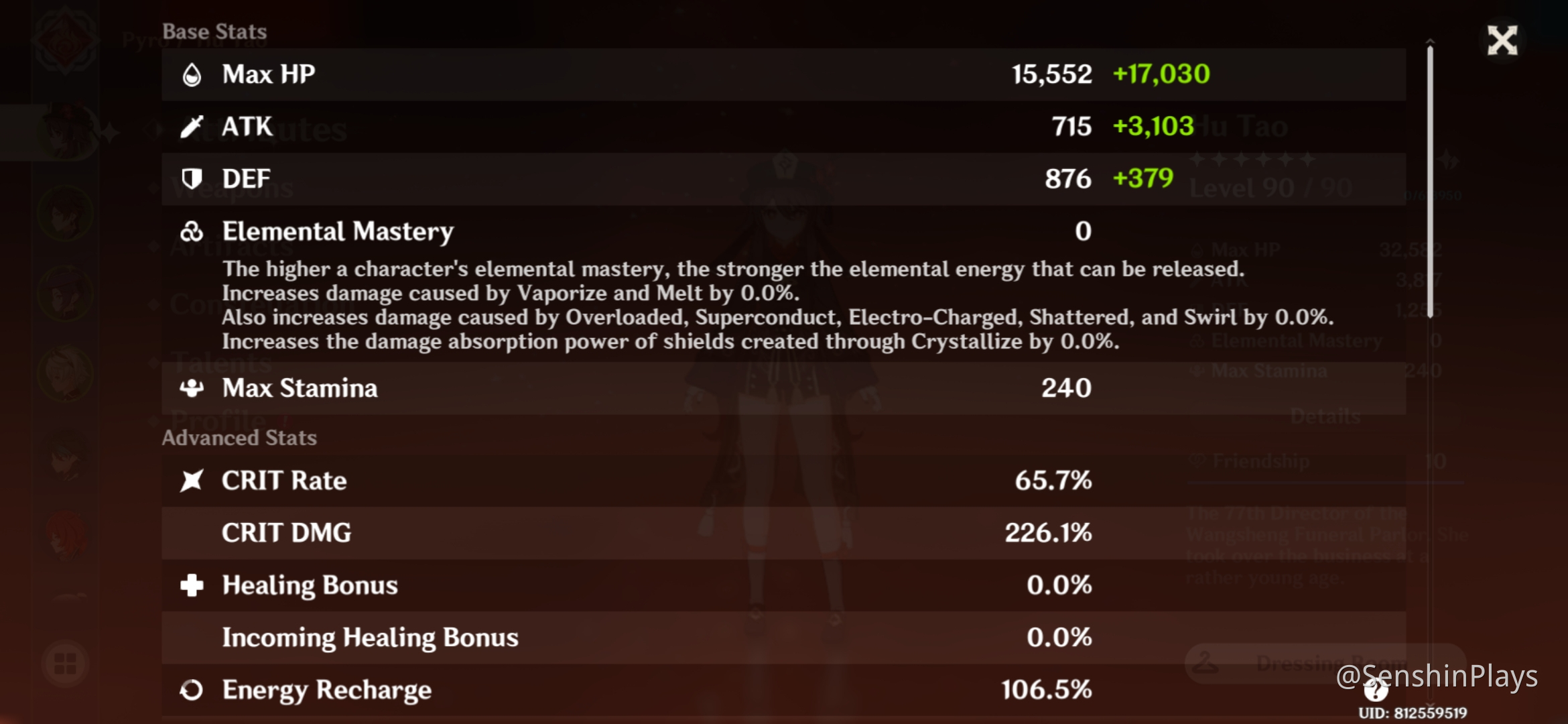Click the Healing Bonus cross icon

[x=192, y=585]
